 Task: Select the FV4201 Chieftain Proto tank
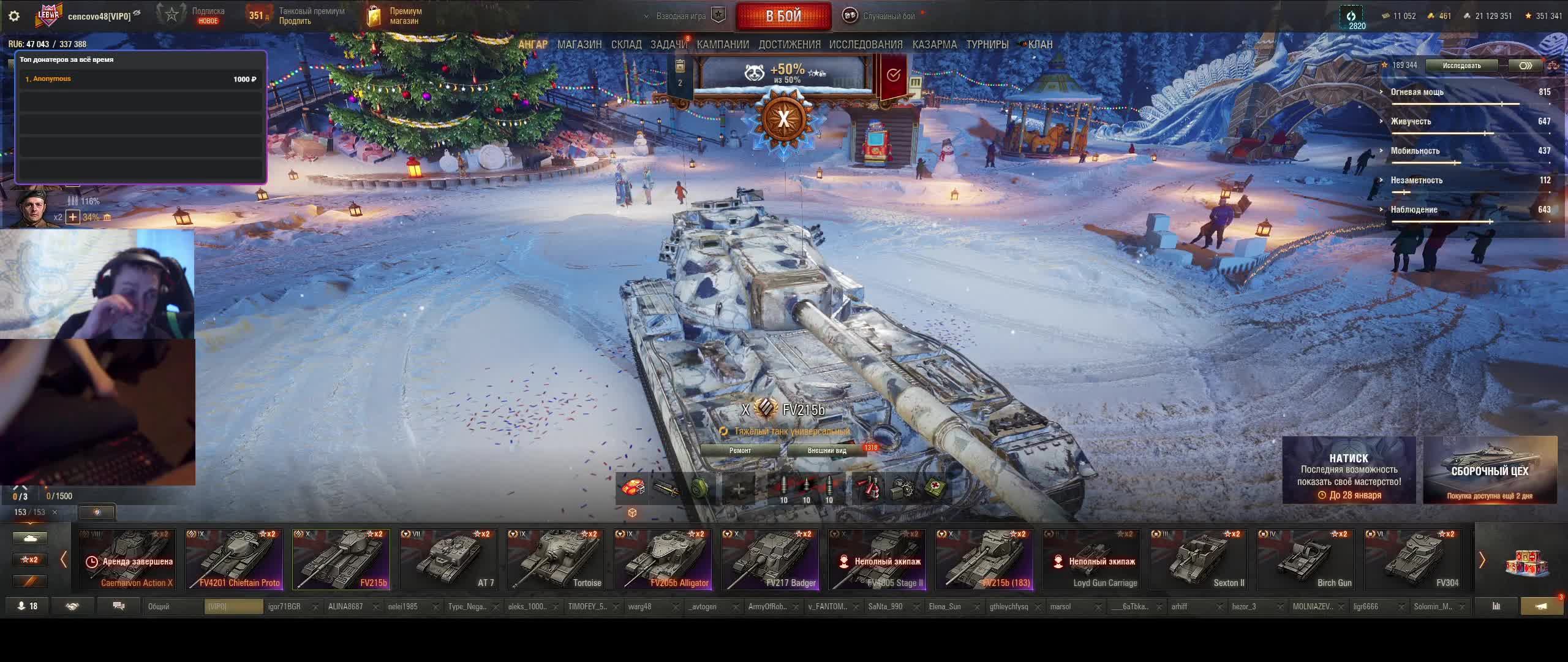234,560
